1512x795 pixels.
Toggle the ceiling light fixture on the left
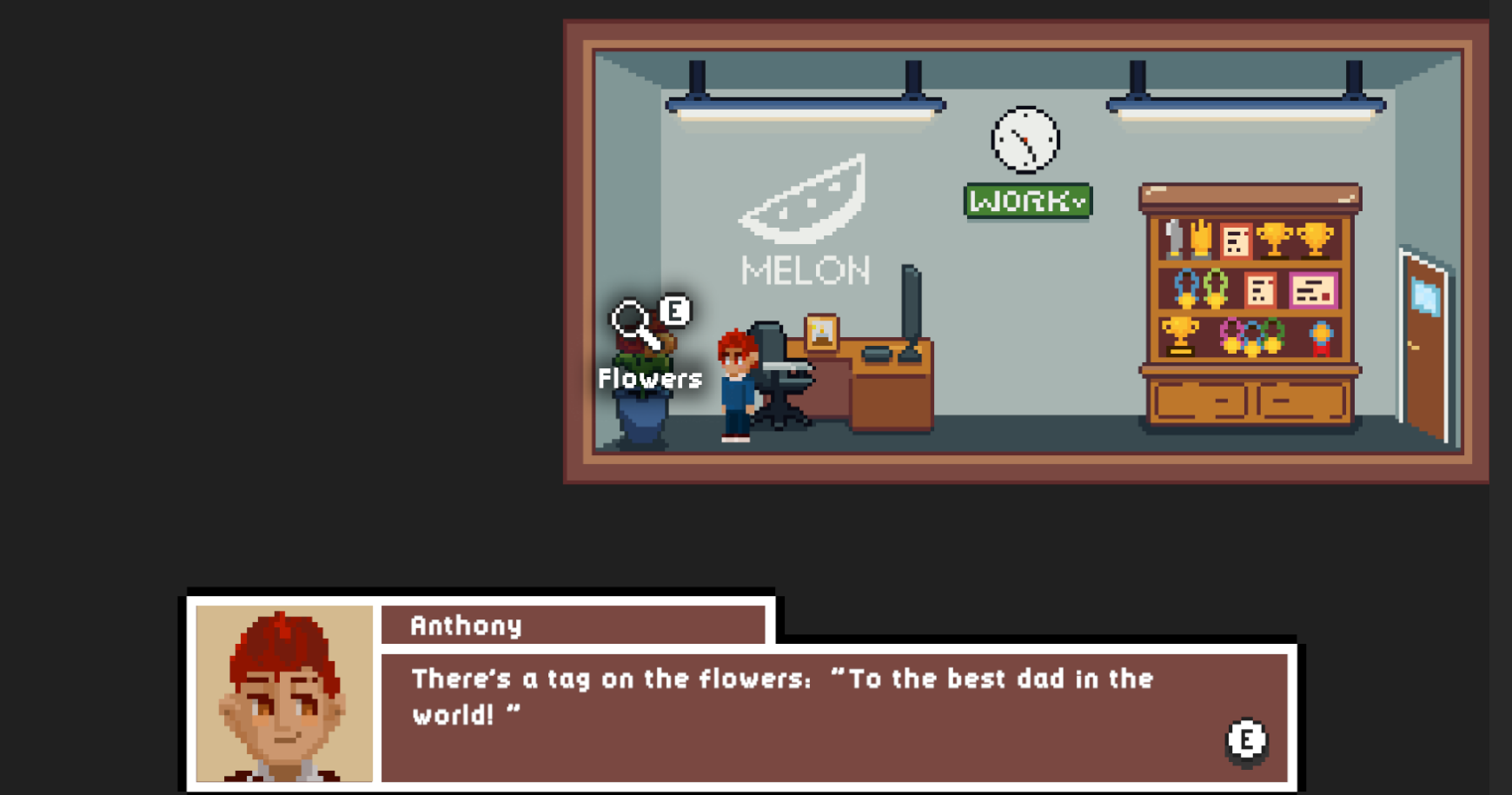click(804, 104)
